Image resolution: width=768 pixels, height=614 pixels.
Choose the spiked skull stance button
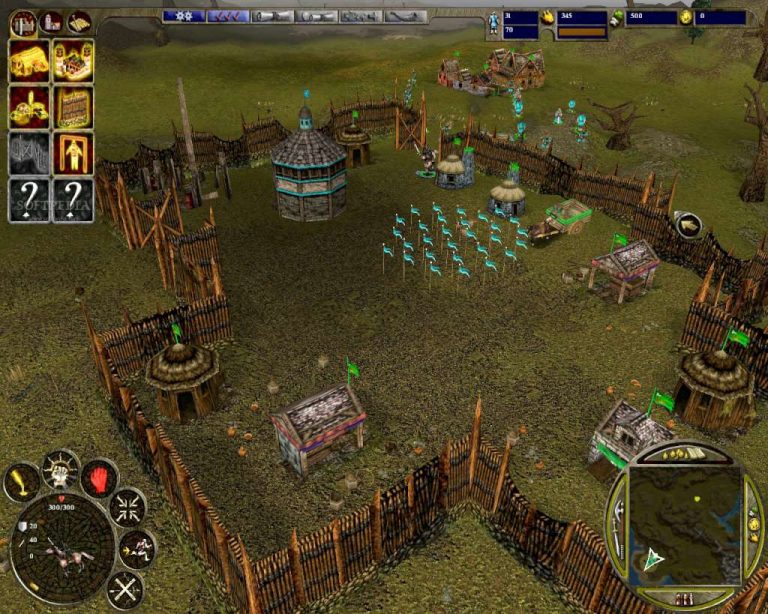tap(60, 468)
